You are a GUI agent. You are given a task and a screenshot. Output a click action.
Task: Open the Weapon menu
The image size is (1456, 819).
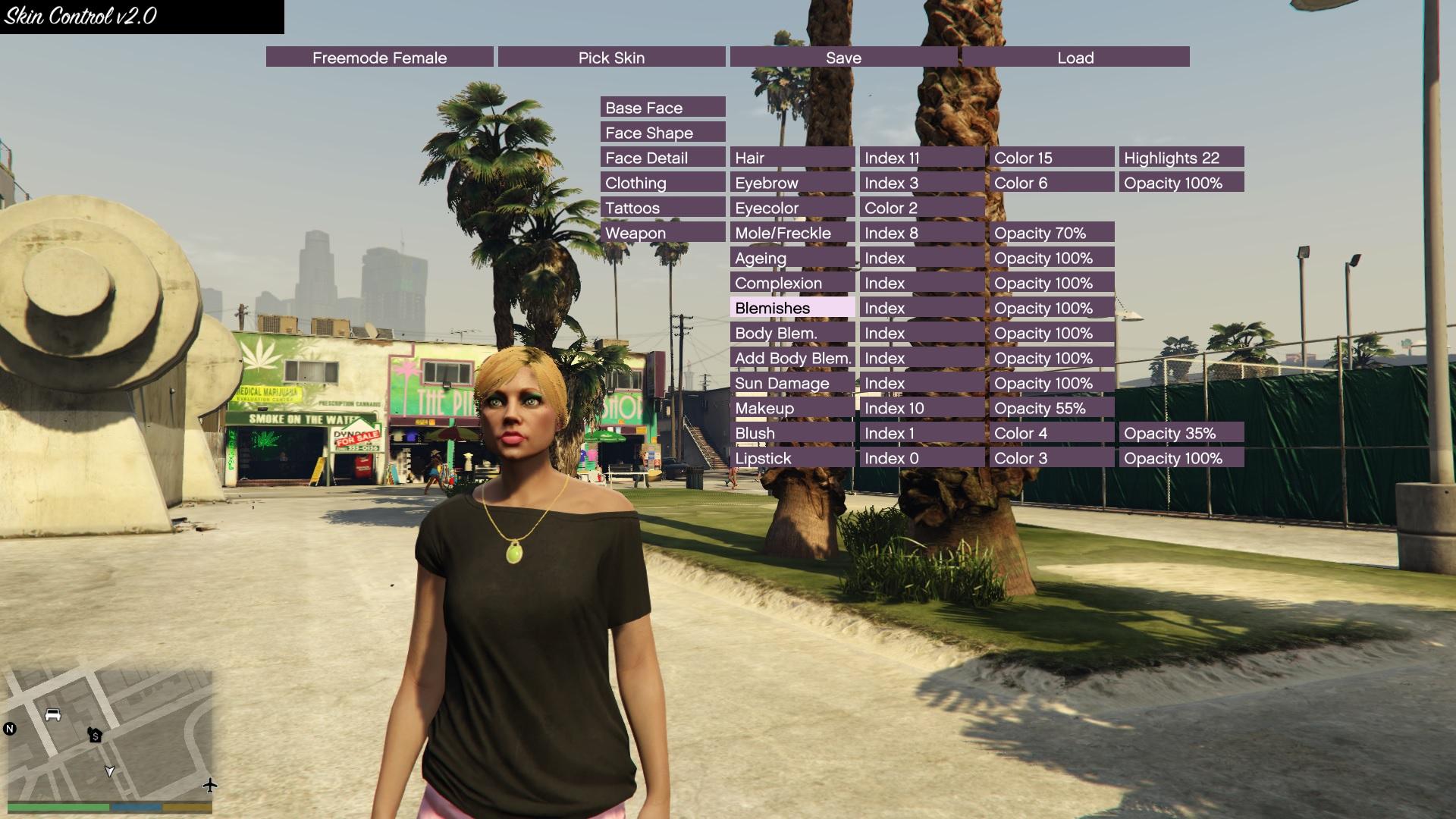click(x=663, y=233)
